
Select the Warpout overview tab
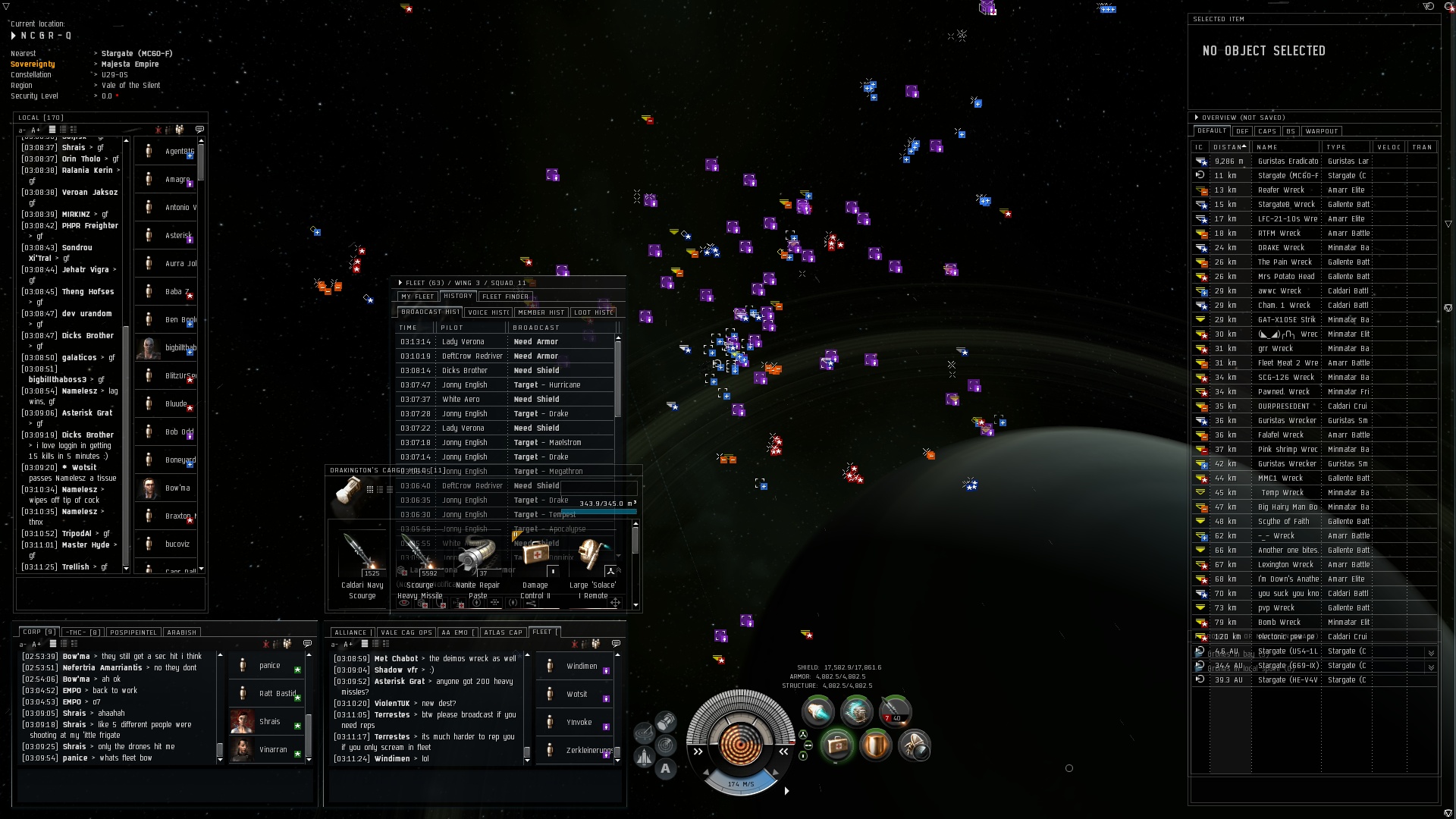tap(1322, 131)
